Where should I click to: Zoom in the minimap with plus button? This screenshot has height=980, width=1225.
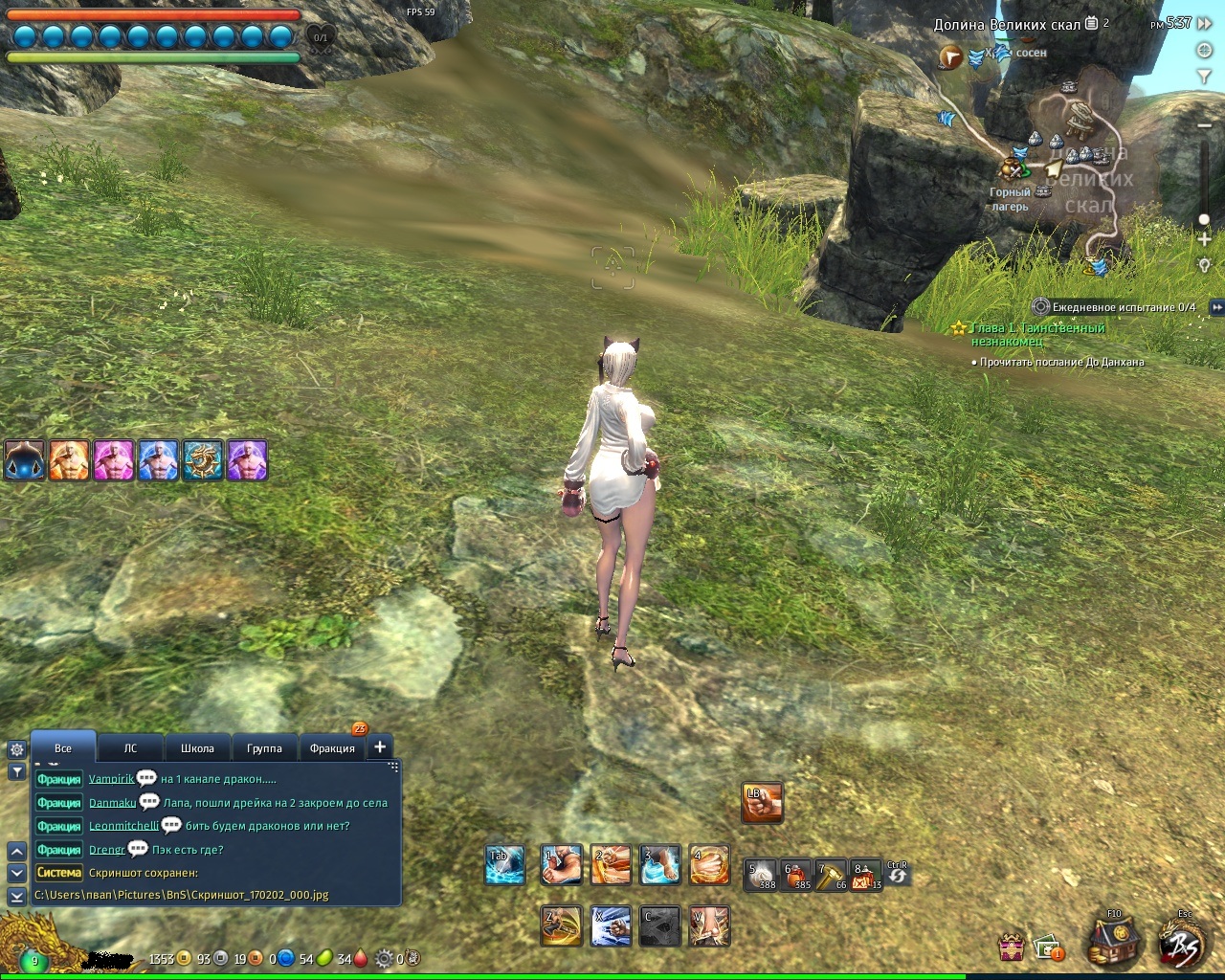coord(1204,240)
